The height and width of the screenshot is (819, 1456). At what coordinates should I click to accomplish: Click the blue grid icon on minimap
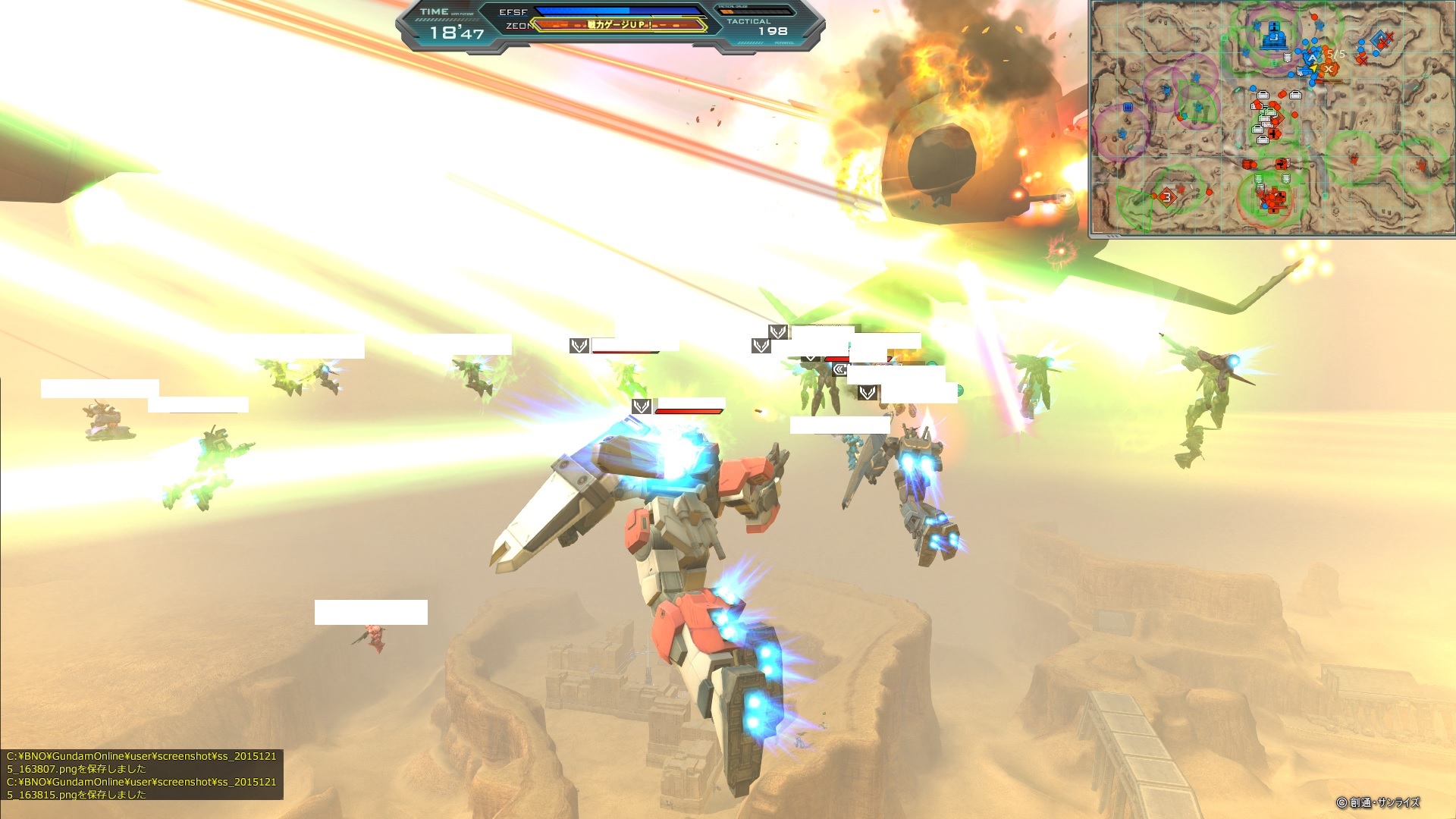pos(1128,108)
